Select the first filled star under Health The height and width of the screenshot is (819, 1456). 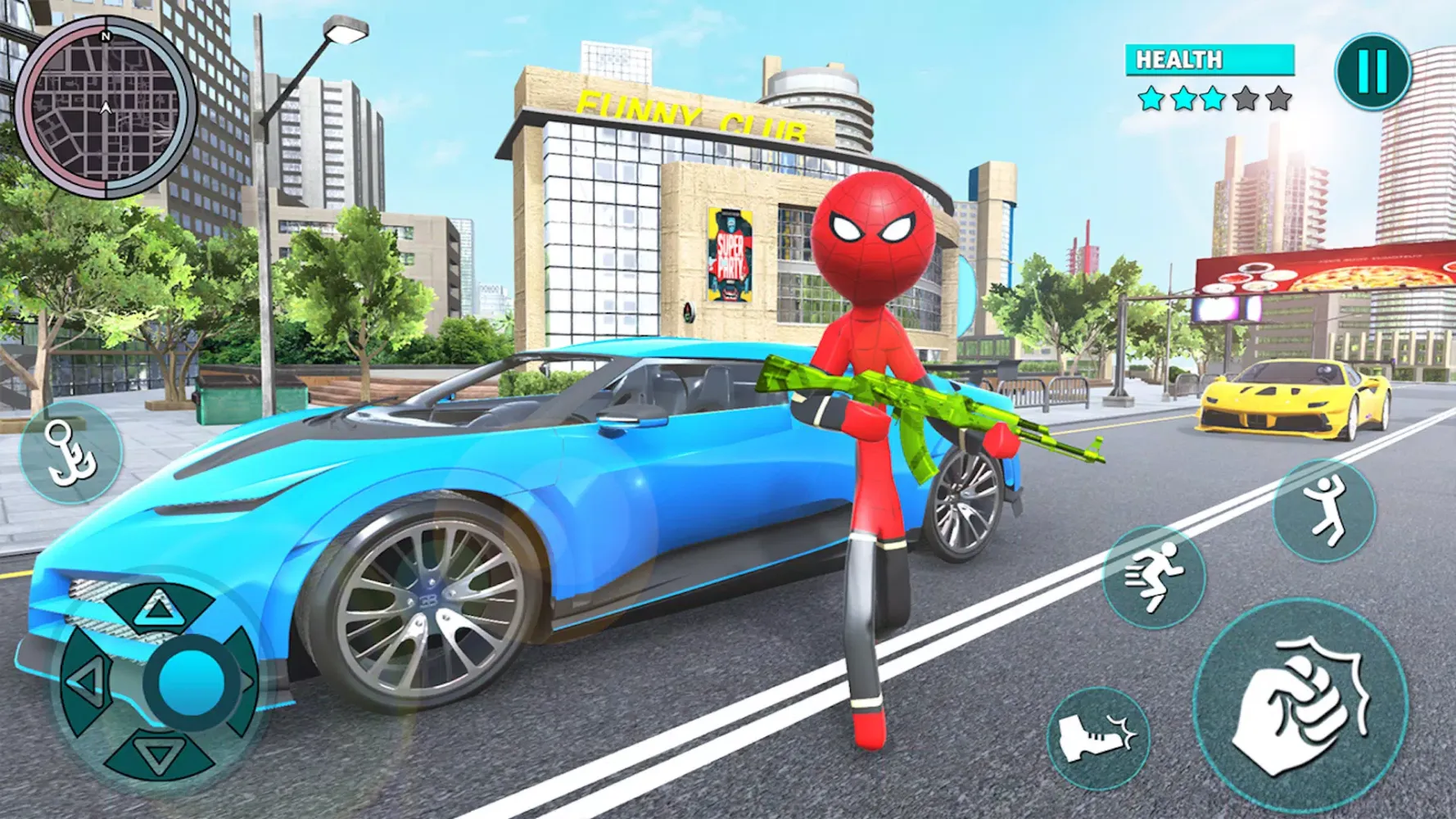(1151, 98)
